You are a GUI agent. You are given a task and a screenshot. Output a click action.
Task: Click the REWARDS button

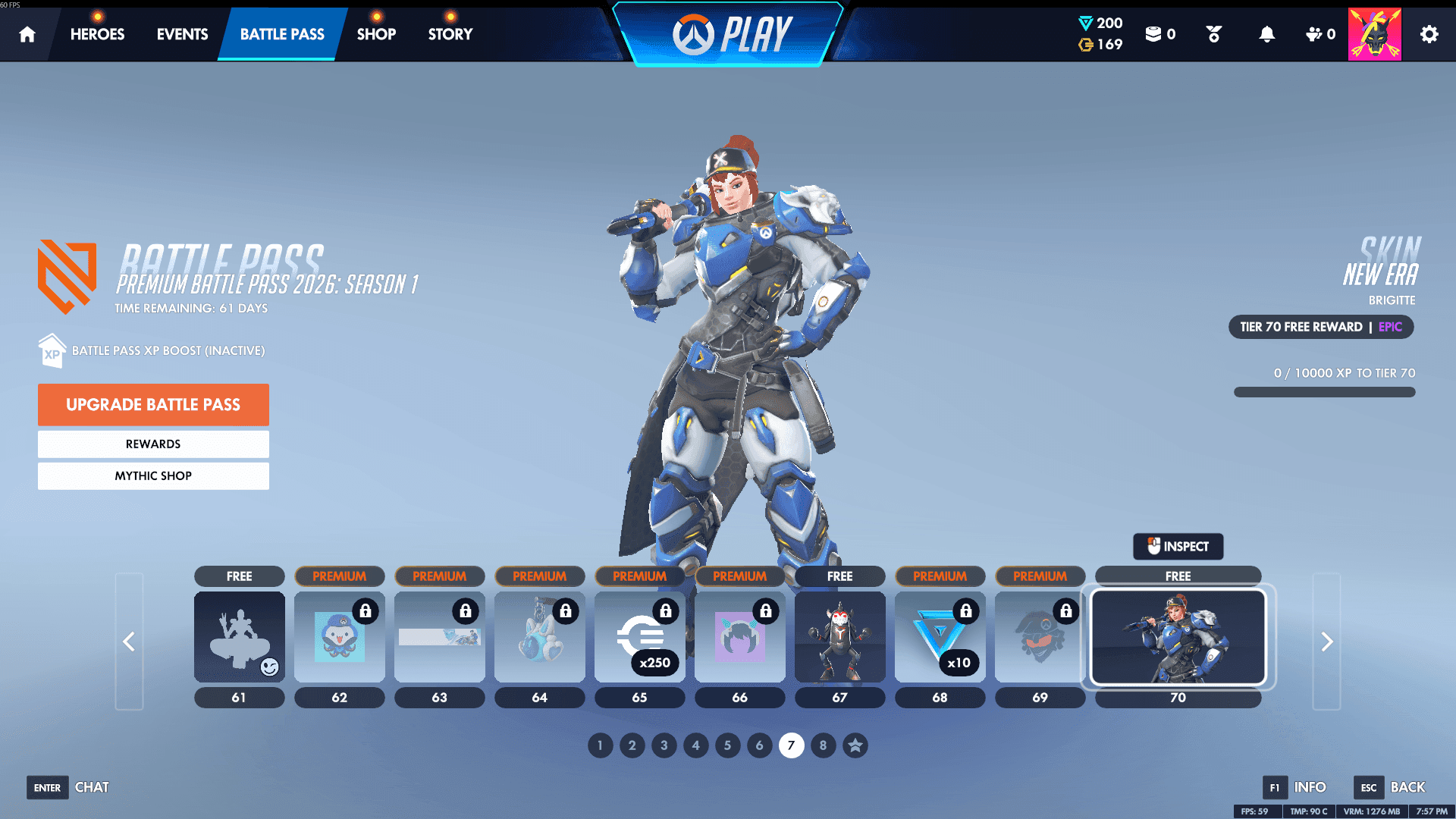(153, 444)
